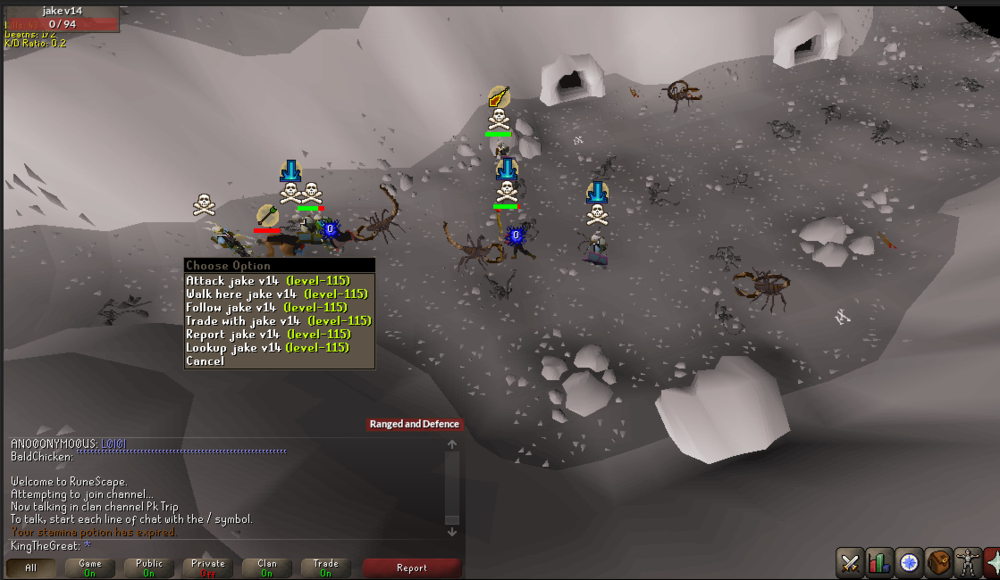Open the backpack inventory tab
1000x580 pixels.
[x=937, y=562]
